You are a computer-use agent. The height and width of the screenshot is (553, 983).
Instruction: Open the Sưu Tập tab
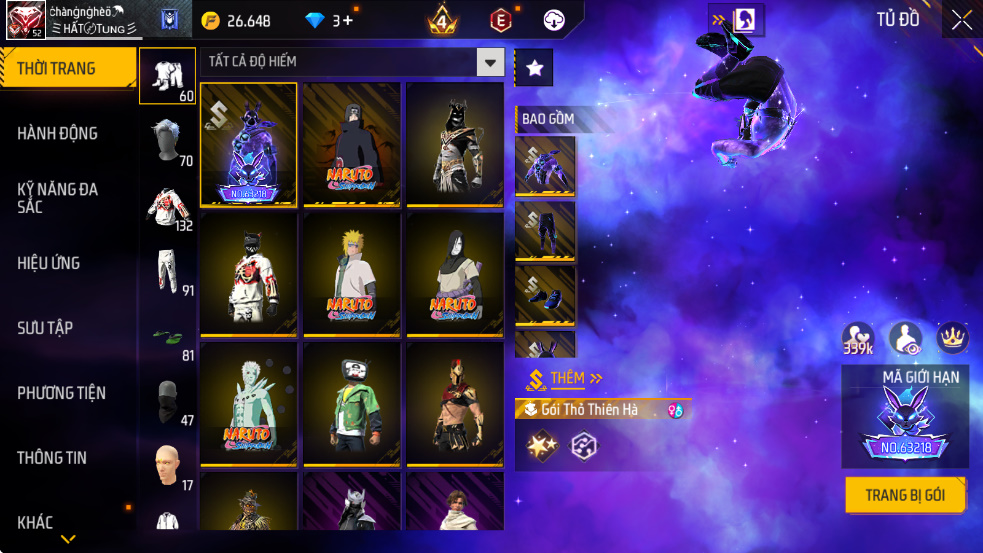point(45,328)
